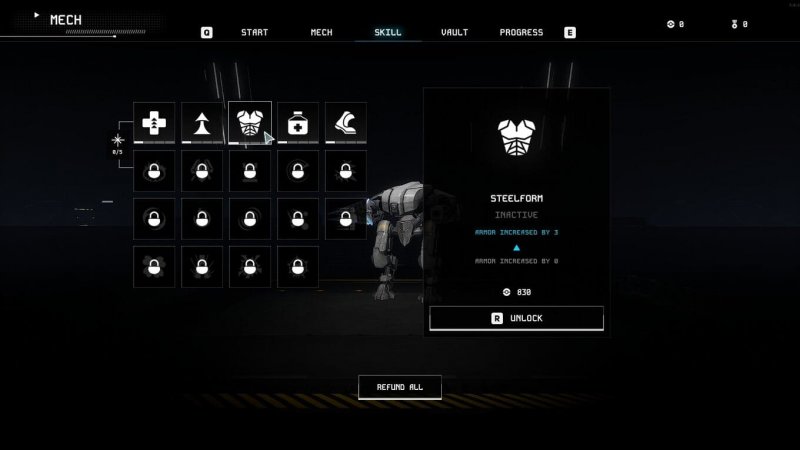
Task: Show the Progress tab
Action: coord(521,32)
